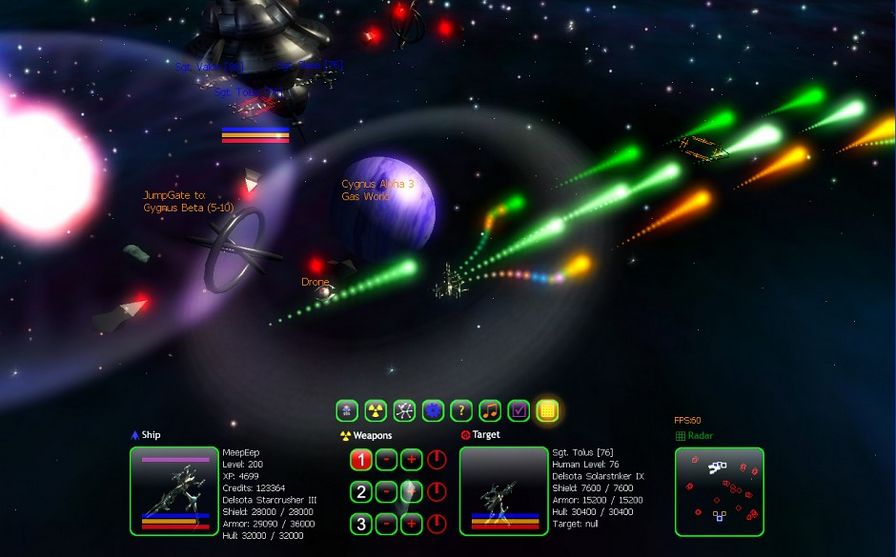Toggle the power button for weapon 2
The width and height of the screenshot is (896, 557).
coord(437,492)
